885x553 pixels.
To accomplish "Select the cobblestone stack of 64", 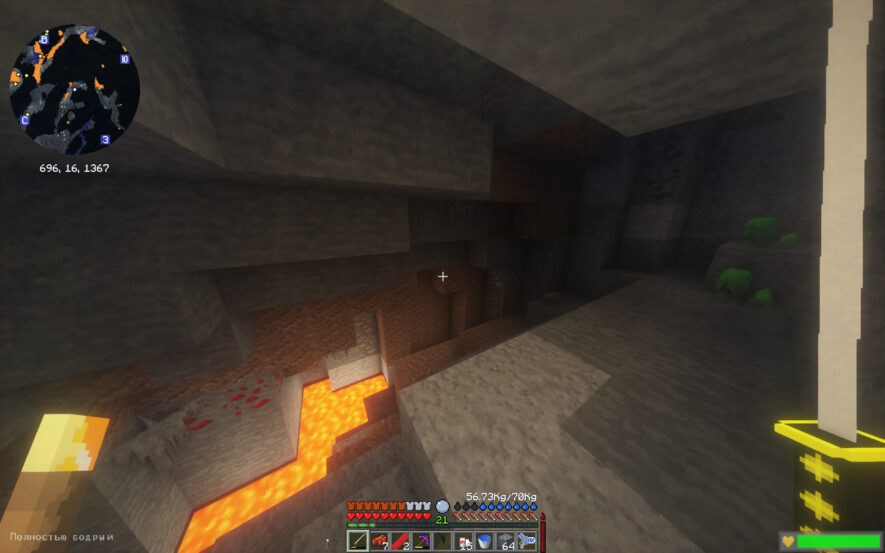I will pos(505,541).
